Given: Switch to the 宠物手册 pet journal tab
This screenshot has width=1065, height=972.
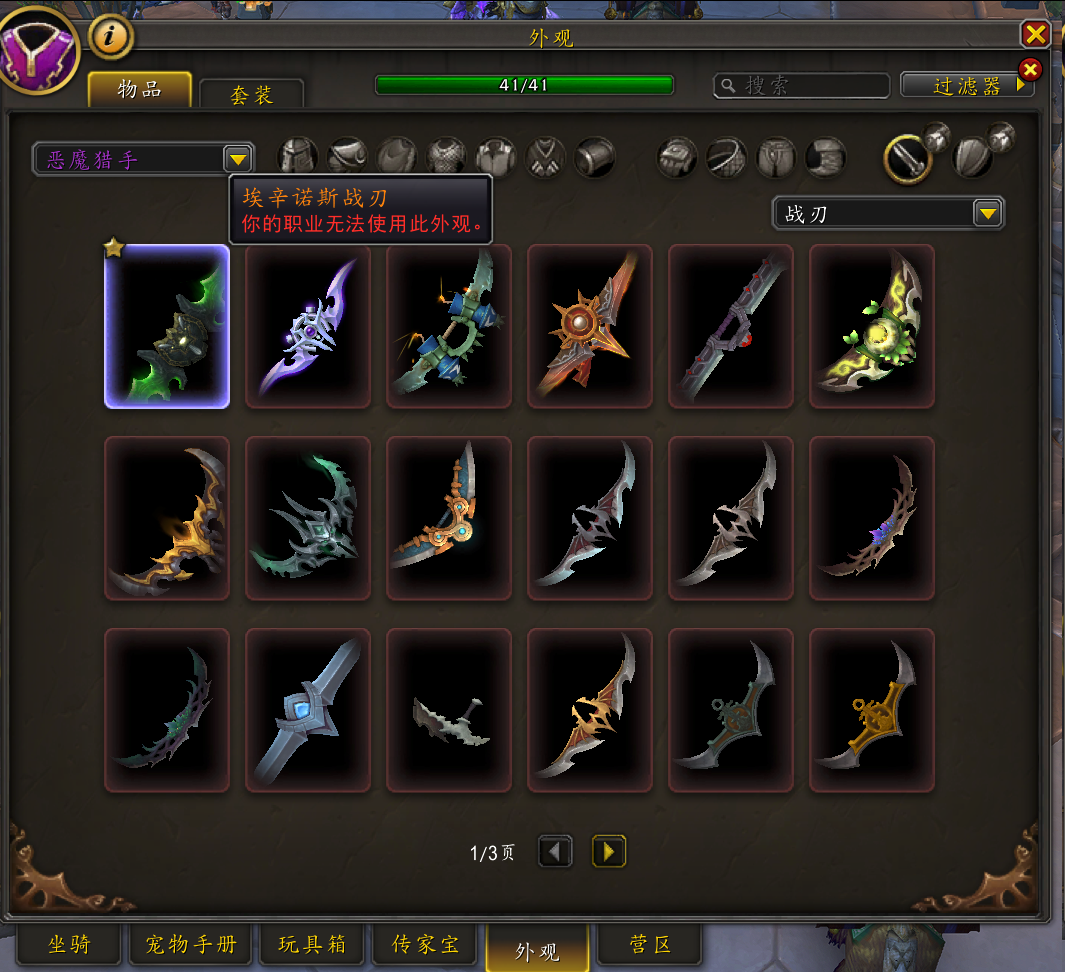Looking at the screenshot, I should pyautogui.click(x=190, y=944).
